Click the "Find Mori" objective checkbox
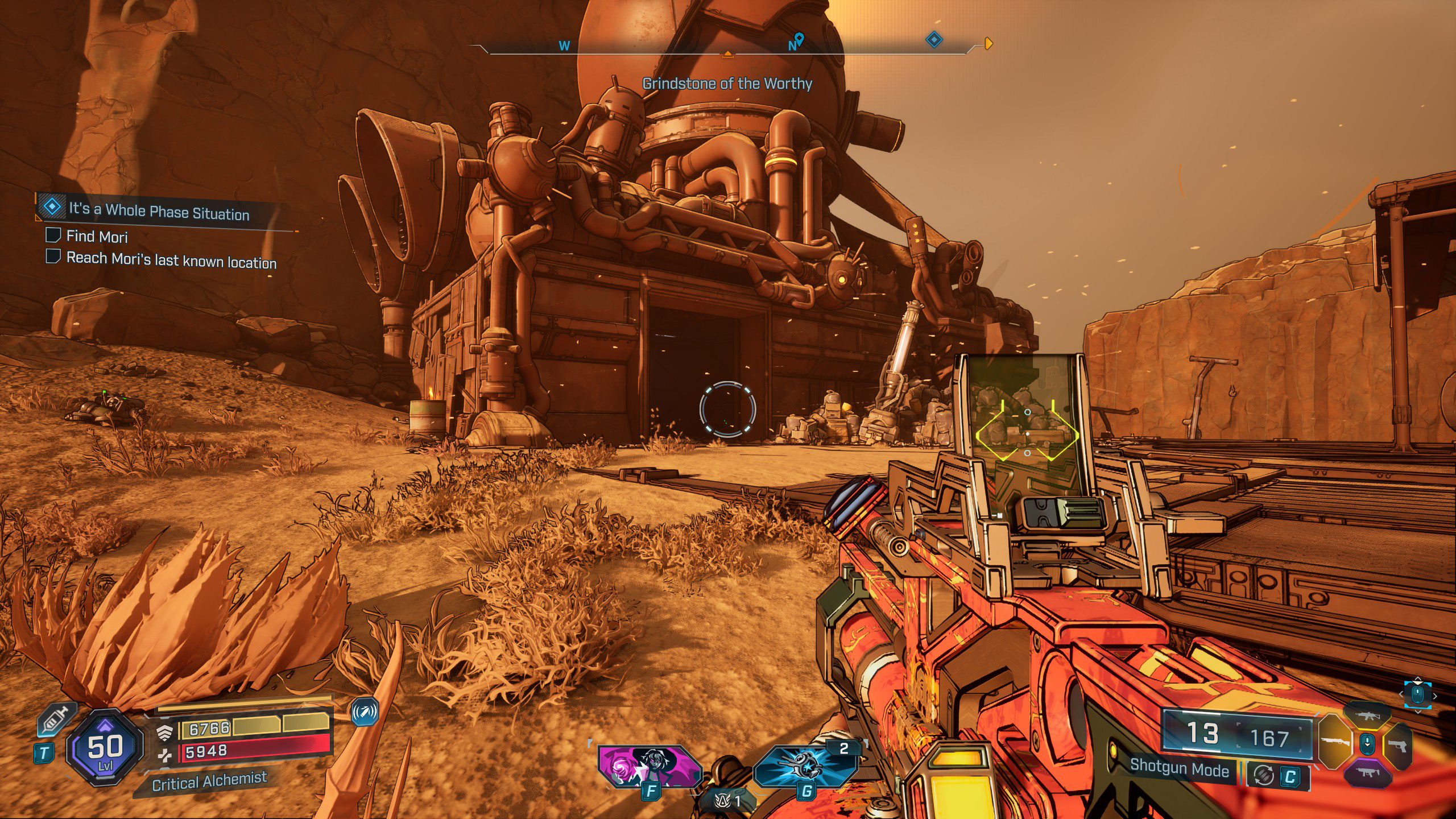The width and height of the screenshot is (1456, 819). pos(53,235)
